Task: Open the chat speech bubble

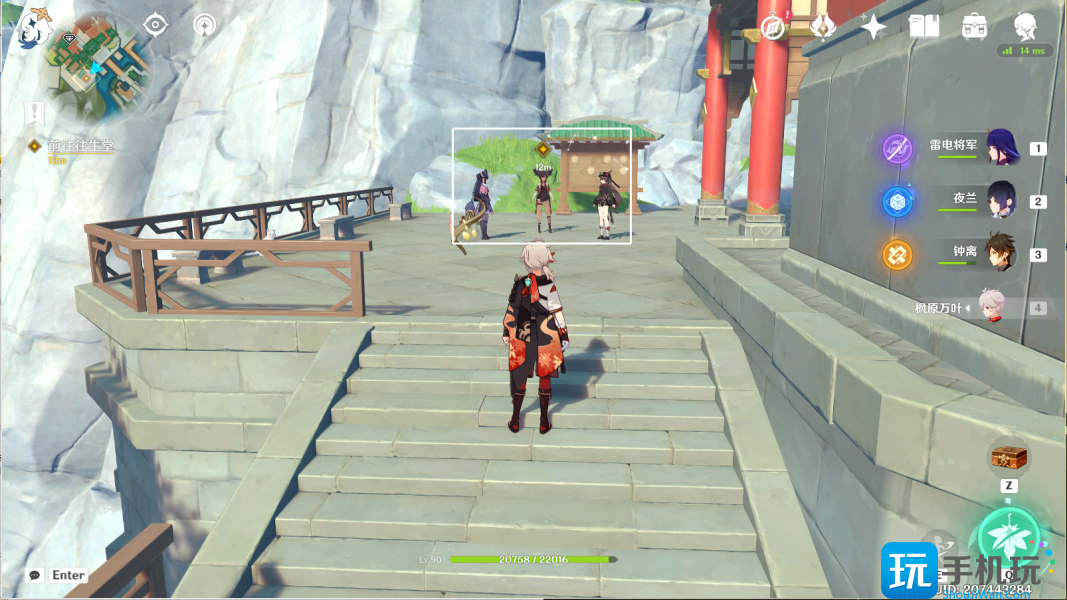Action: (x=36, y=575)
